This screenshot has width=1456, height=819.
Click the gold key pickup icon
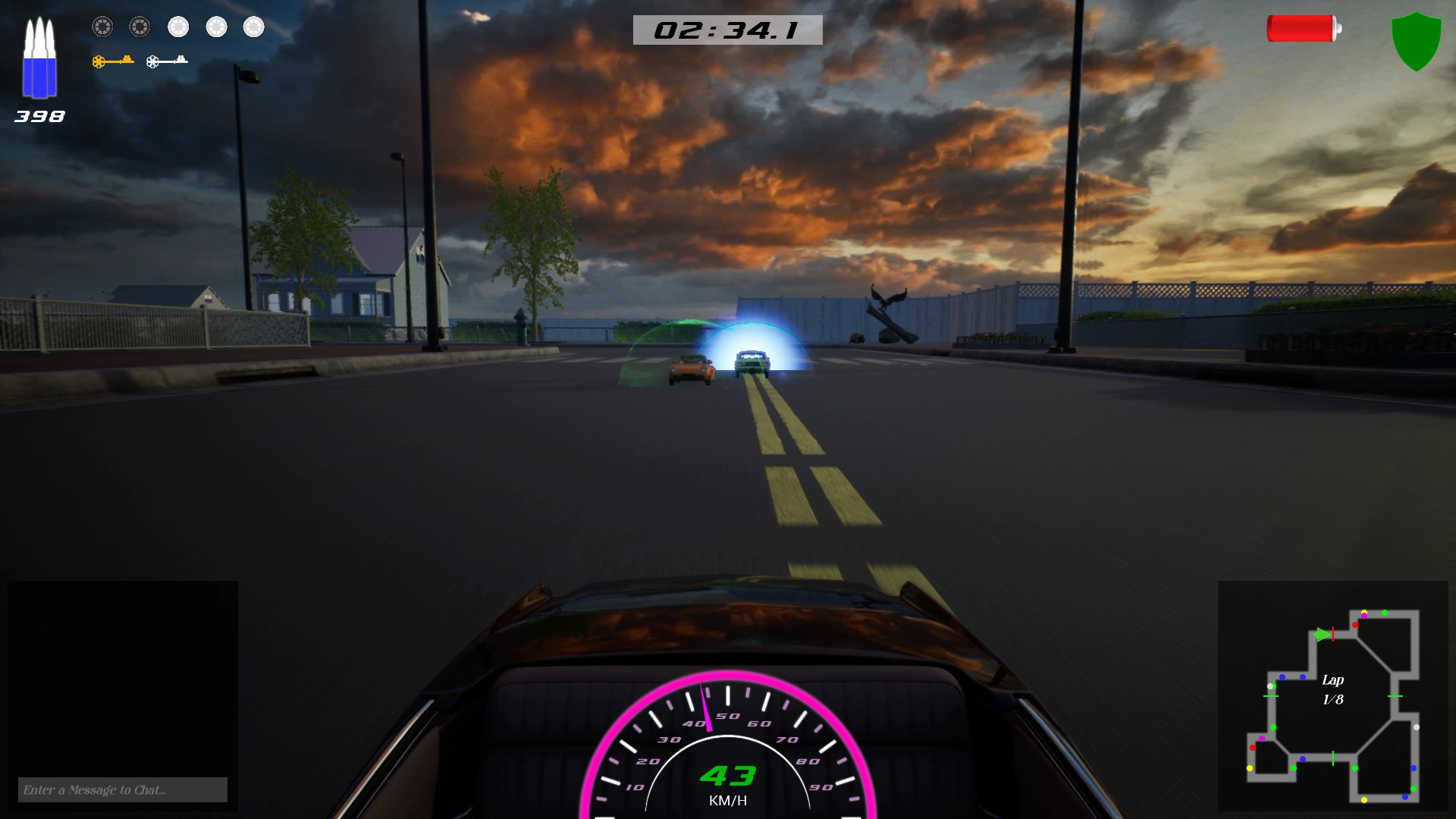coord(112,61)
